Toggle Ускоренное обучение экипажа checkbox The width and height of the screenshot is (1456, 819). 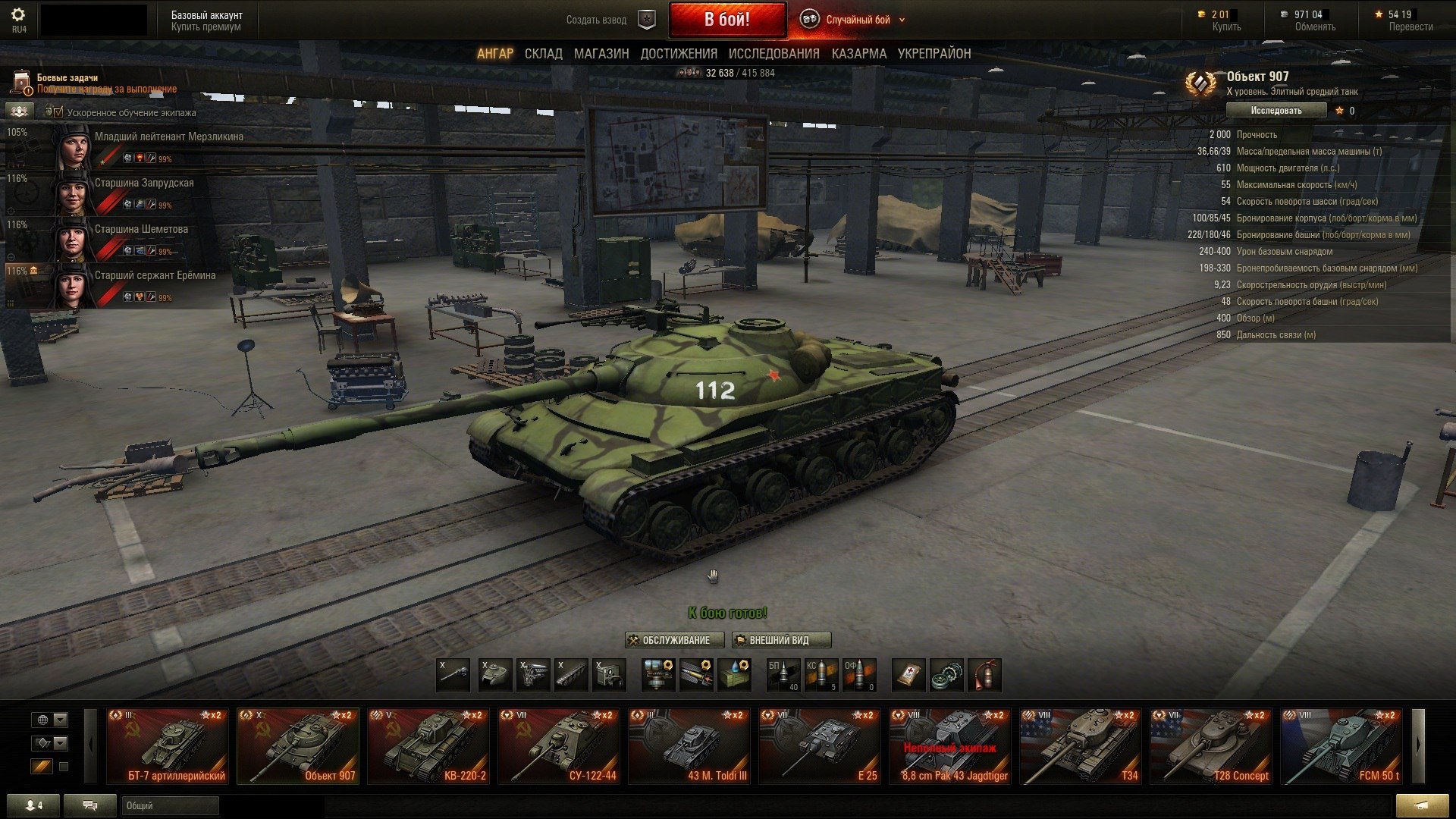pyautogui.click(x=58, y=112)
